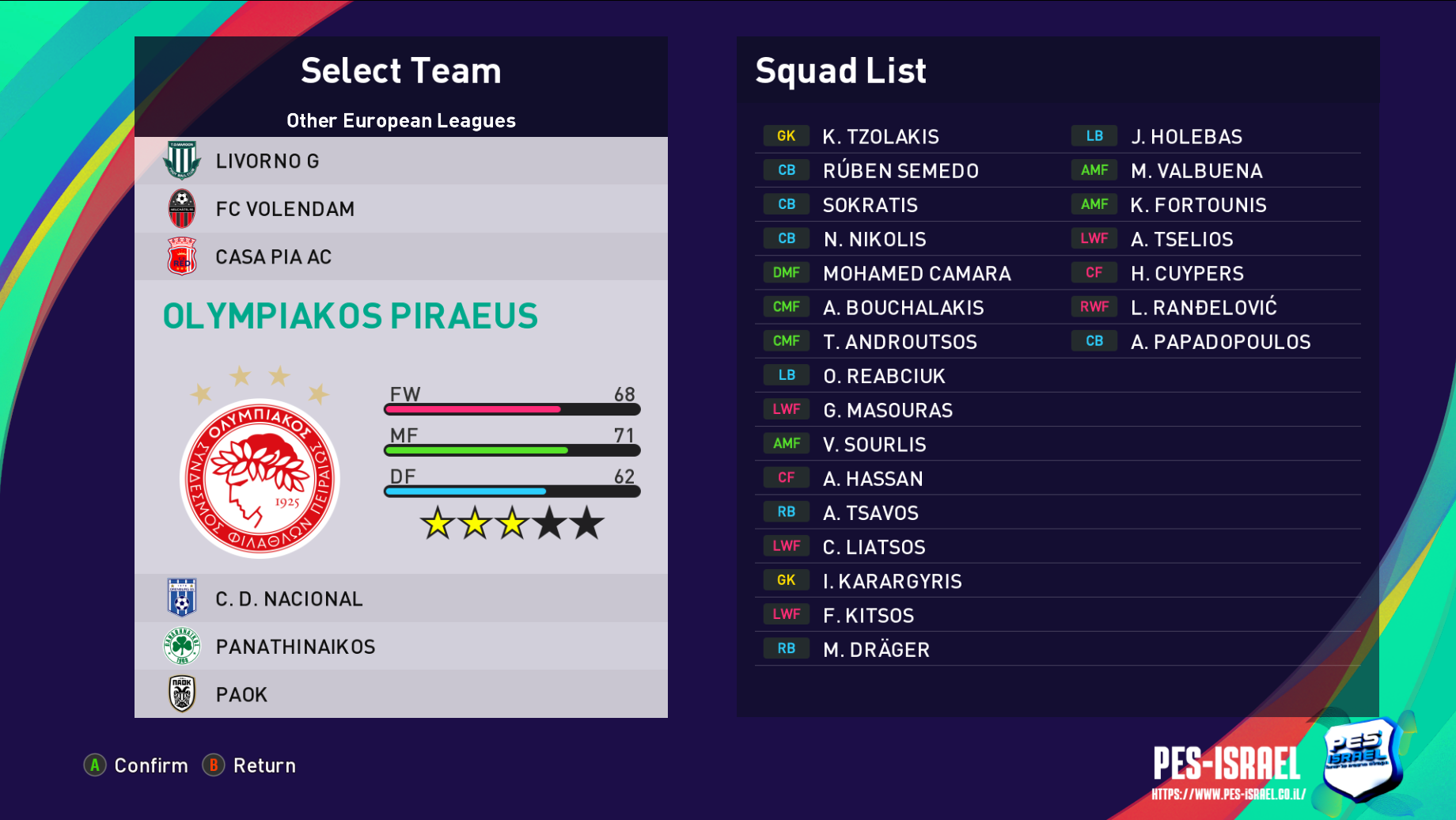This screenshot has width=1456, height=820.
Task: Select the highlighted Olympiakos Piraeus team
Action: tap(351, 317)
